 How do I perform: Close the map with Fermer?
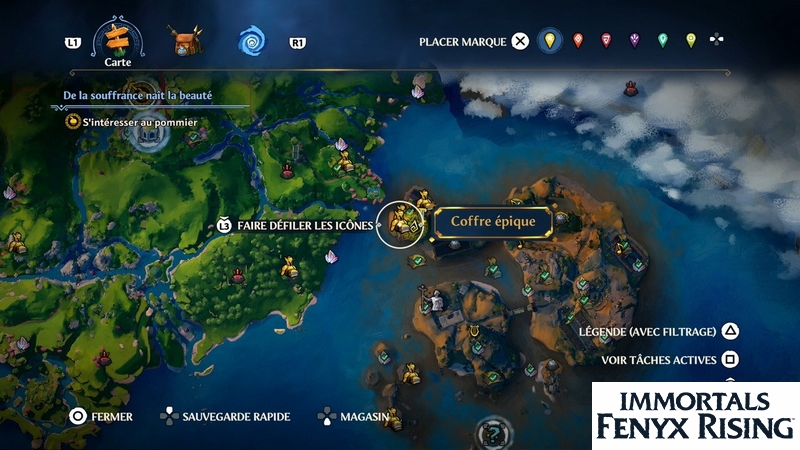(101, 416)
